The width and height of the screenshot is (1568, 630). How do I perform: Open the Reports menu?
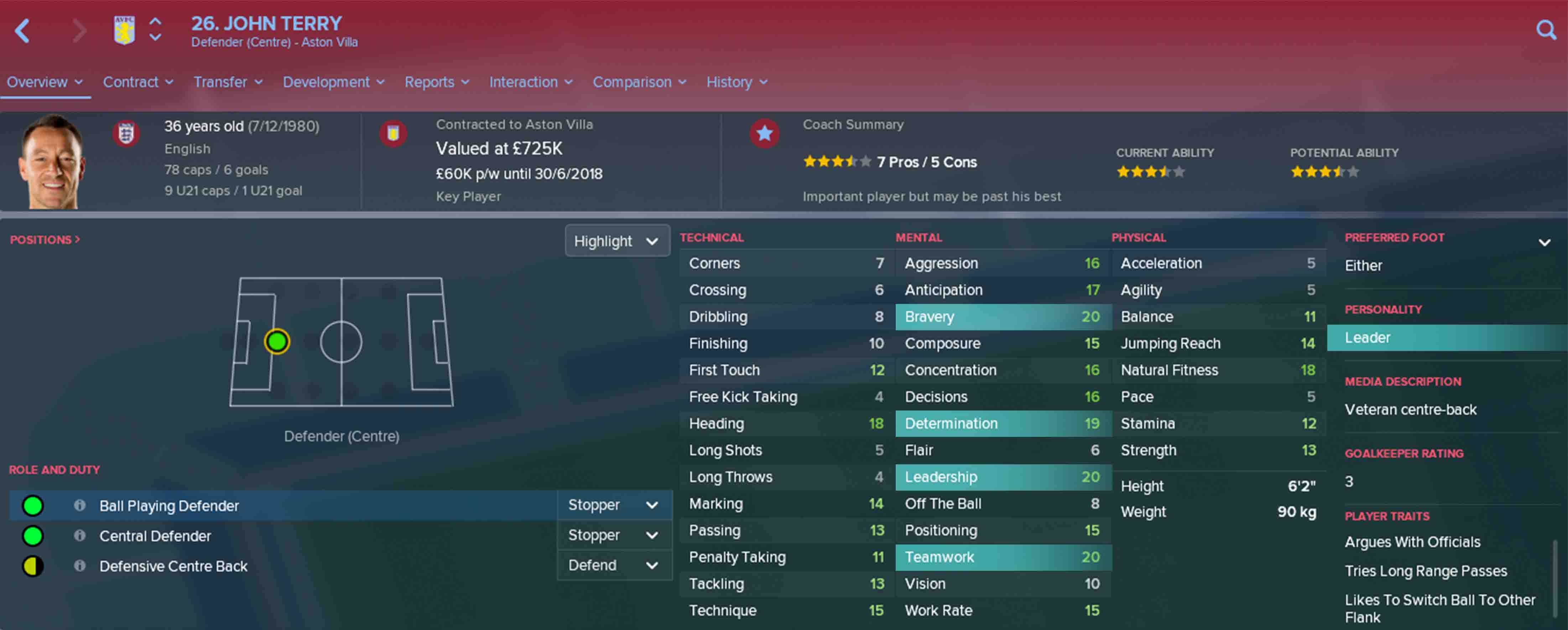[x=437, y=82]
